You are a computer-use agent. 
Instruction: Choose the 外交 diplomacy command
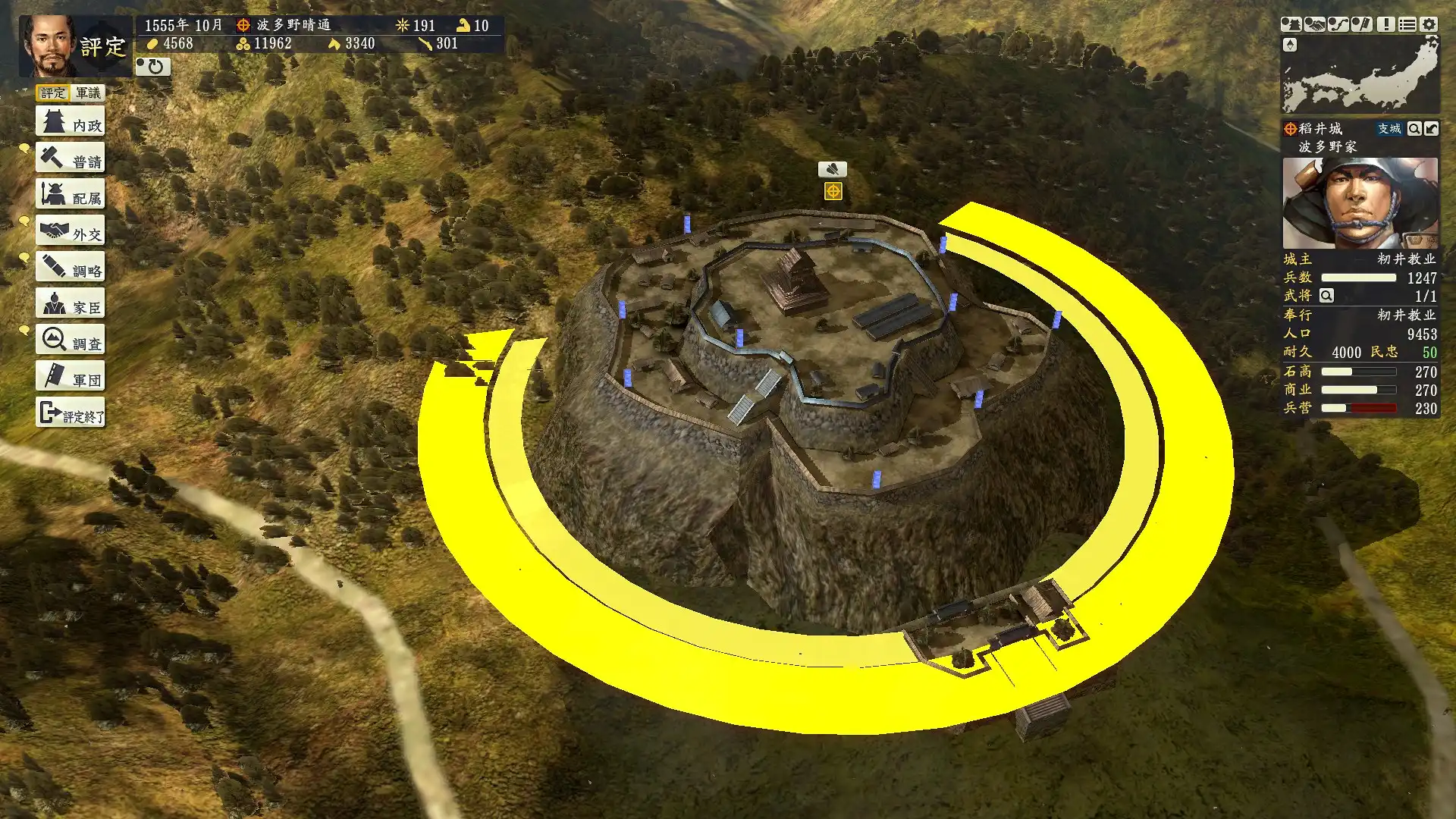tap(70, 231)
